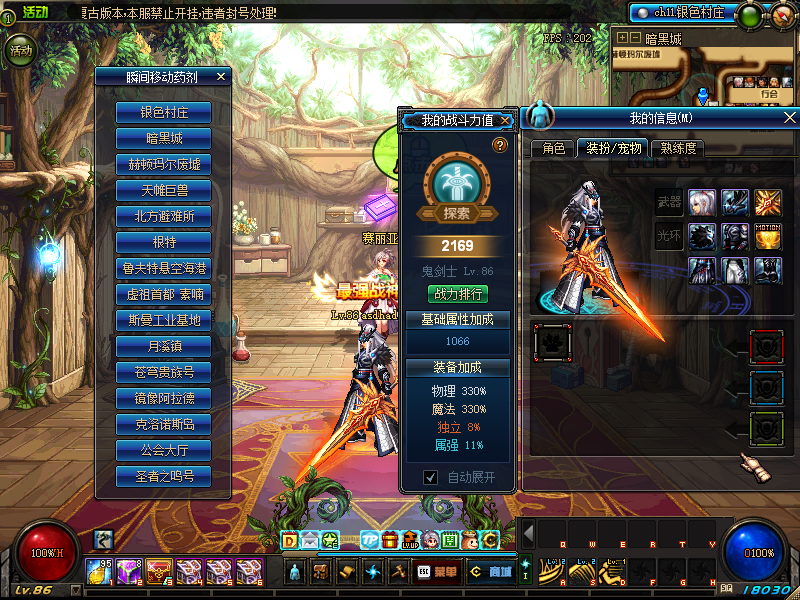Choose 暗黑城 teleport destination
This screenshot has width=800, height=600.
tap(164, 138)
